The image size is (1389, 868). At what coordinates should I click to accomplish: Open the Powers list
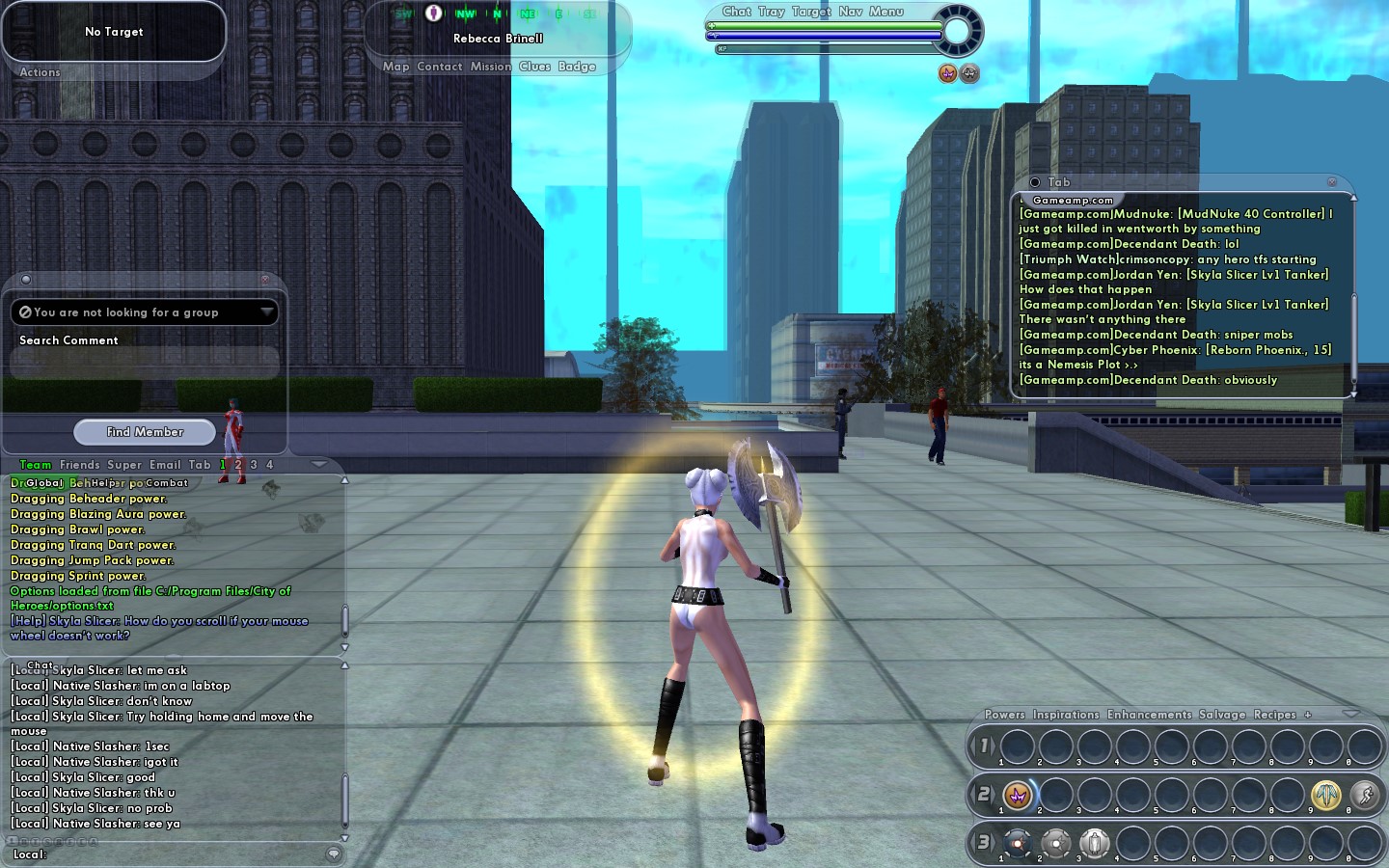pos(1004,715)
